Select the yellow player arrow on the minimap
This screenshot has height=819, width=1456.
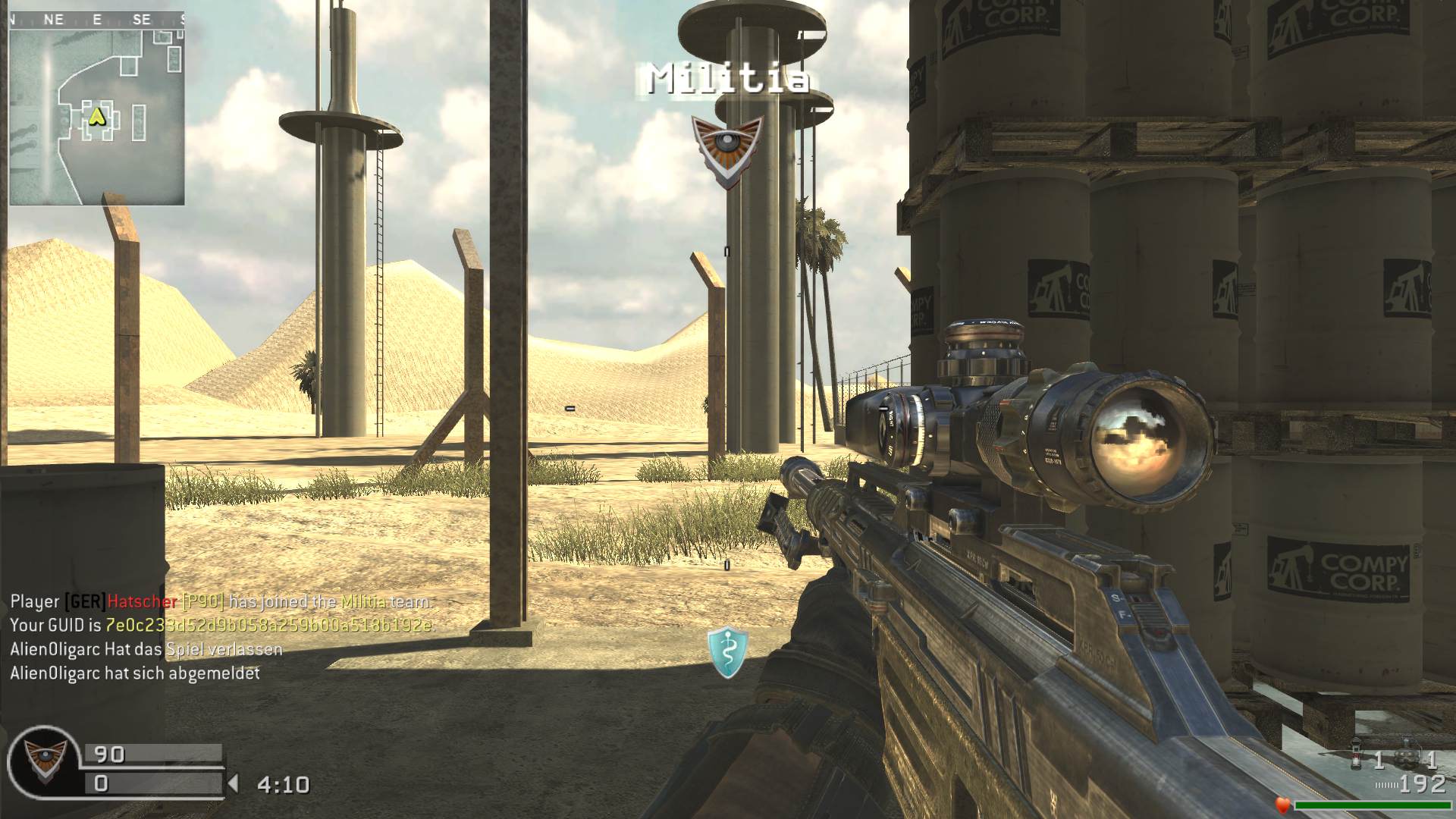click(96, 117)
